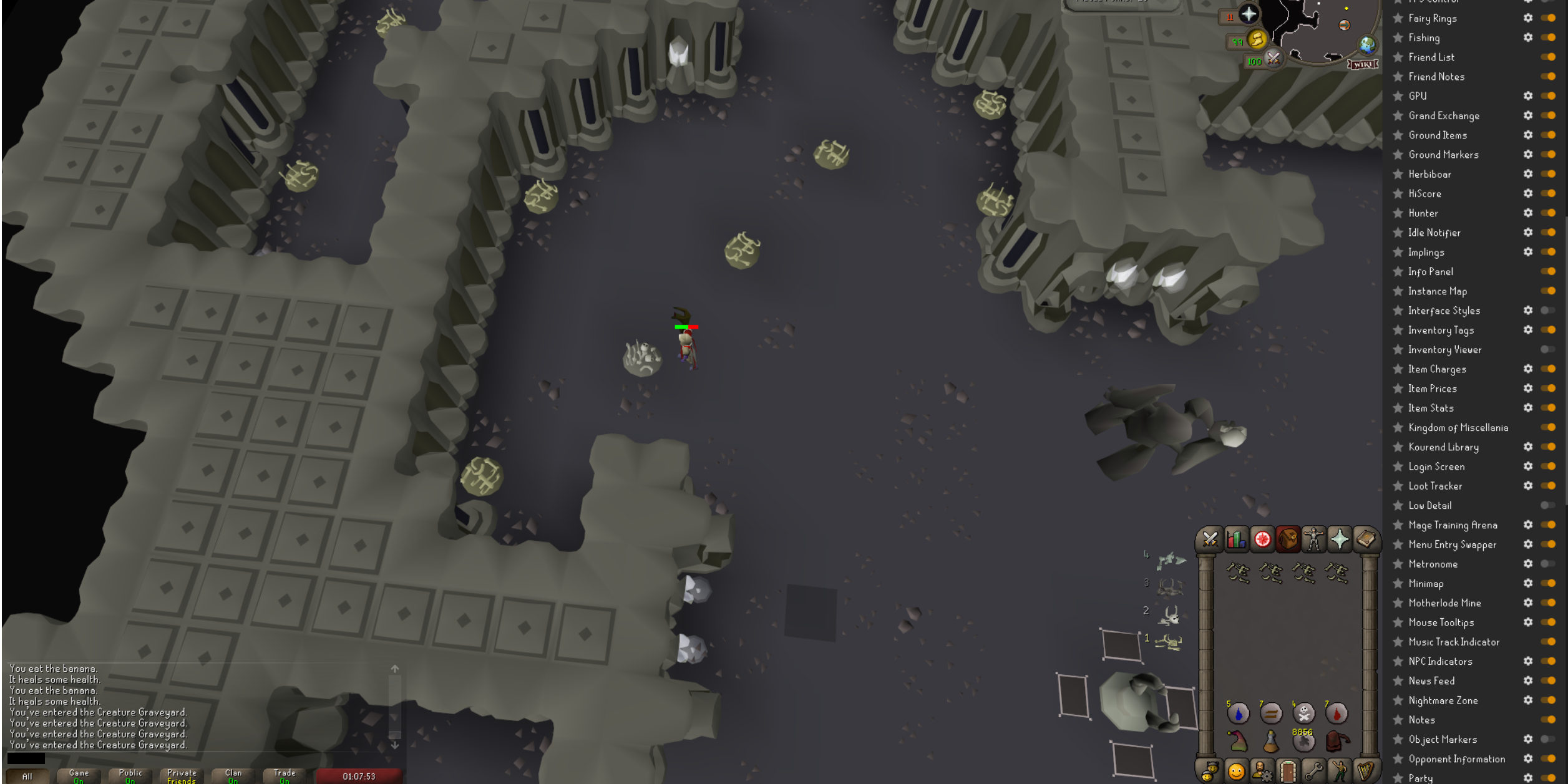Open the Quest List tab

(1262, 540)
